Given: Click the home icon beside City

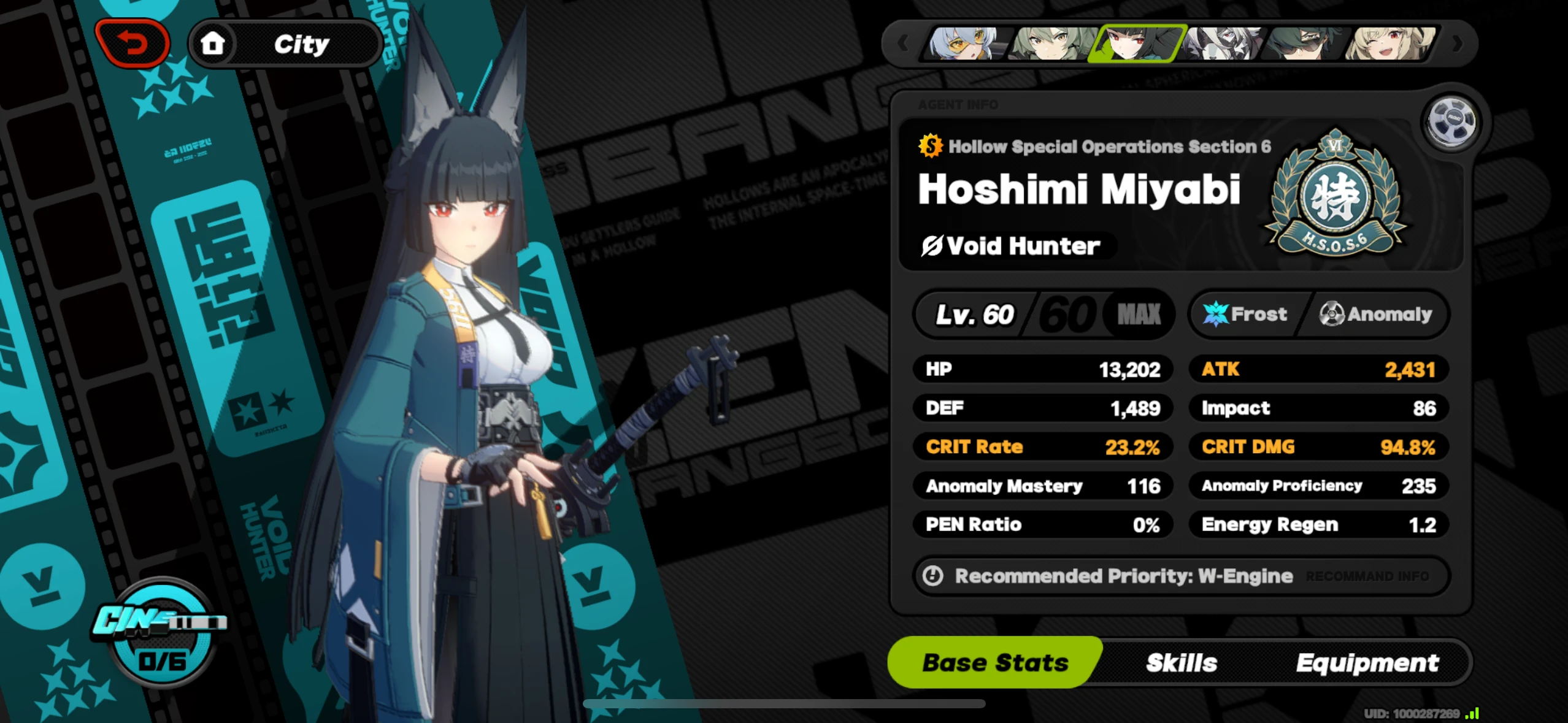Looking at the screenshot, I should pyautogui.click(x=213, y=42).
